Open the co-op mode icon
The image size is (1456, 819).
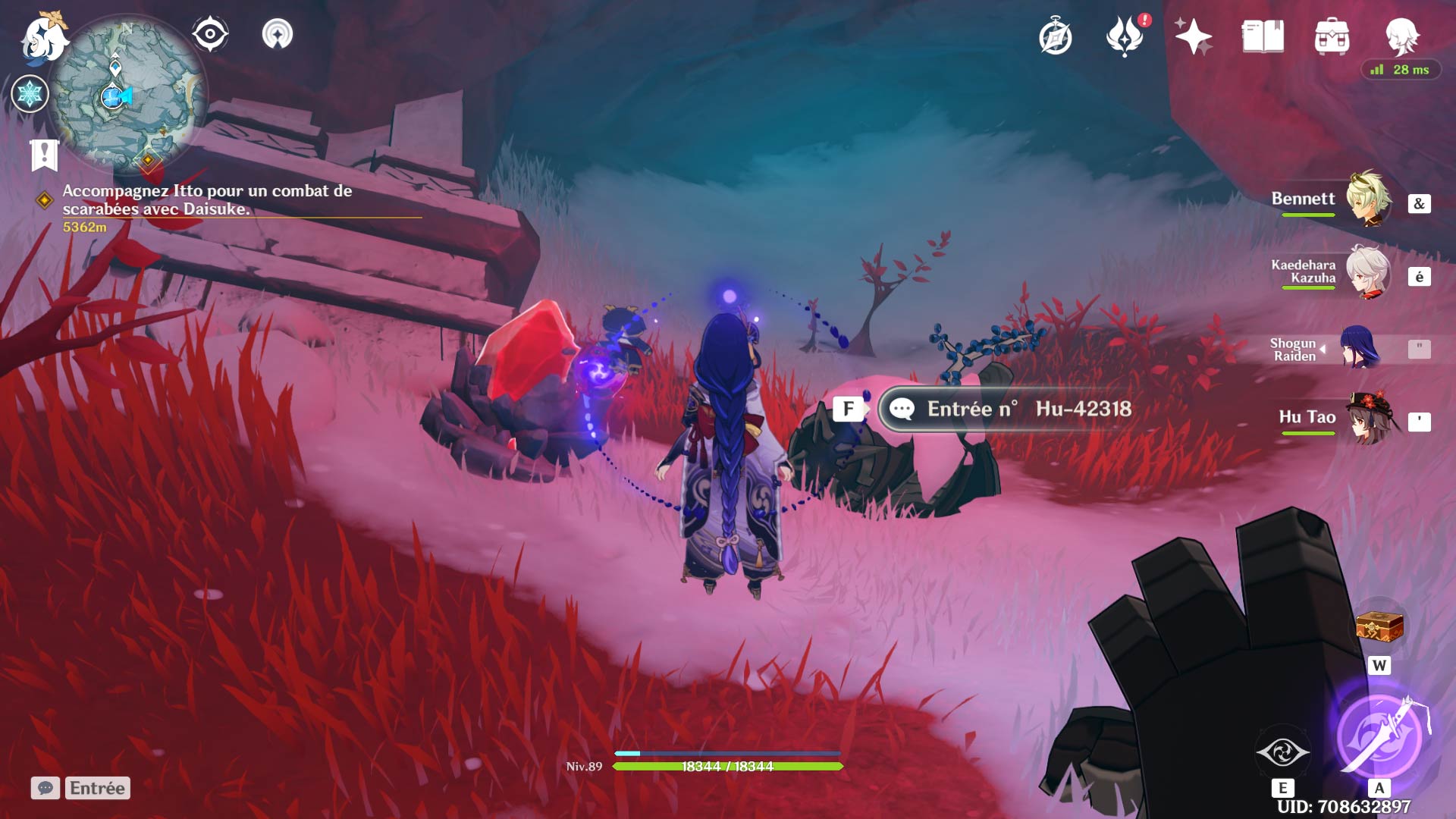tap(278, 34)
